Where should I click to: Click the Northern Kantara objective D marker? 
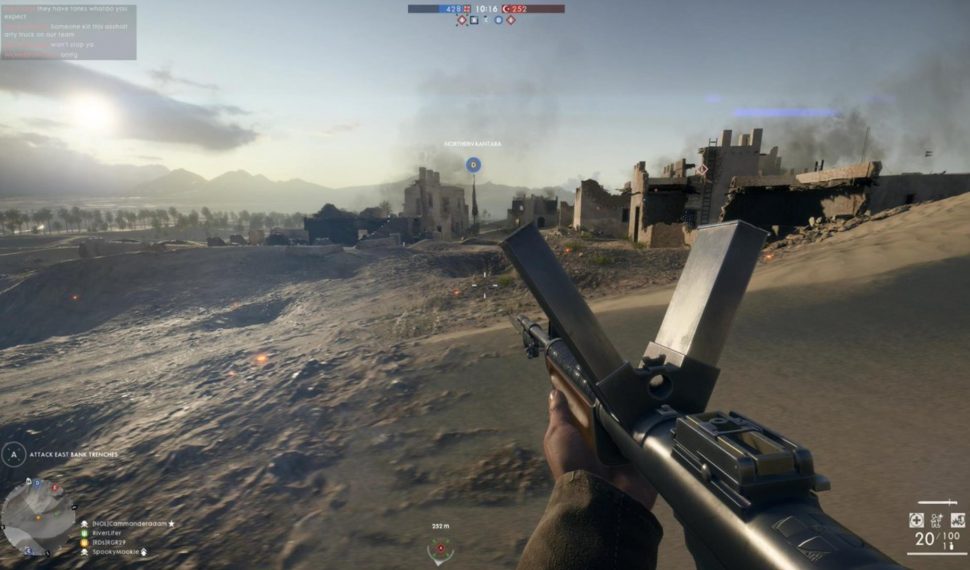tap(473, 164)
